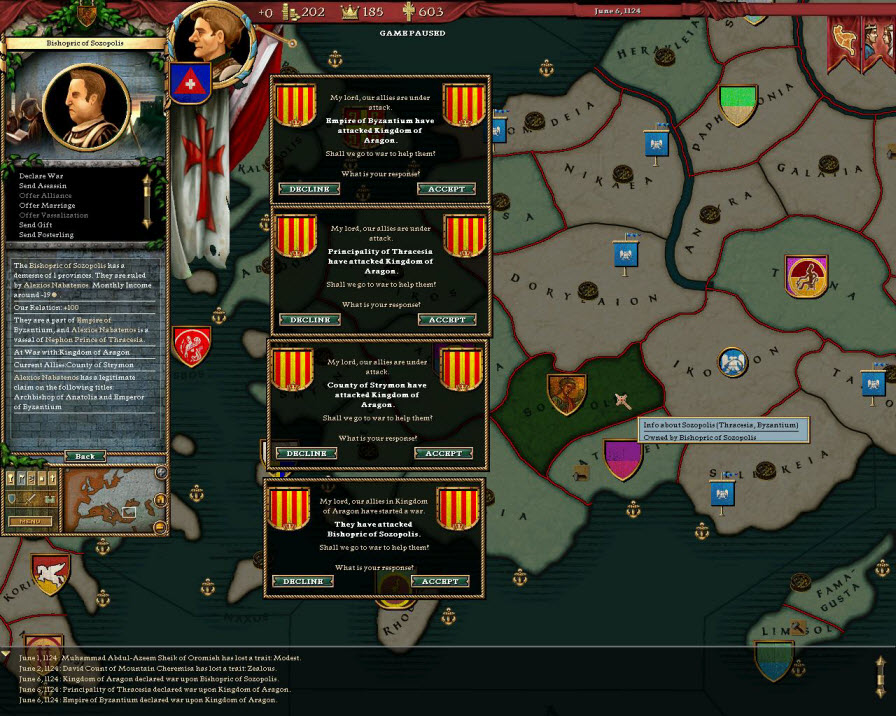Accept the County of Strymon war call
896x716 pixels.
(443, 453)
